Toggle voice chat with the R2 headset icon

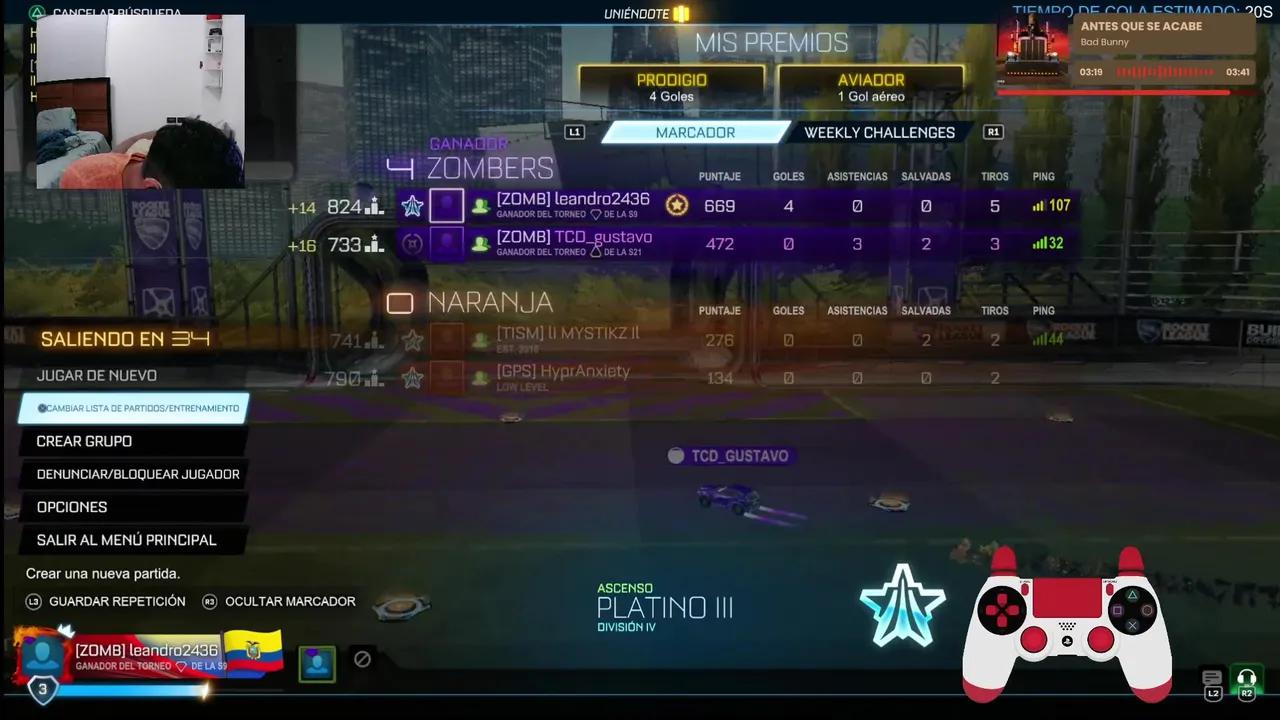1246,679
